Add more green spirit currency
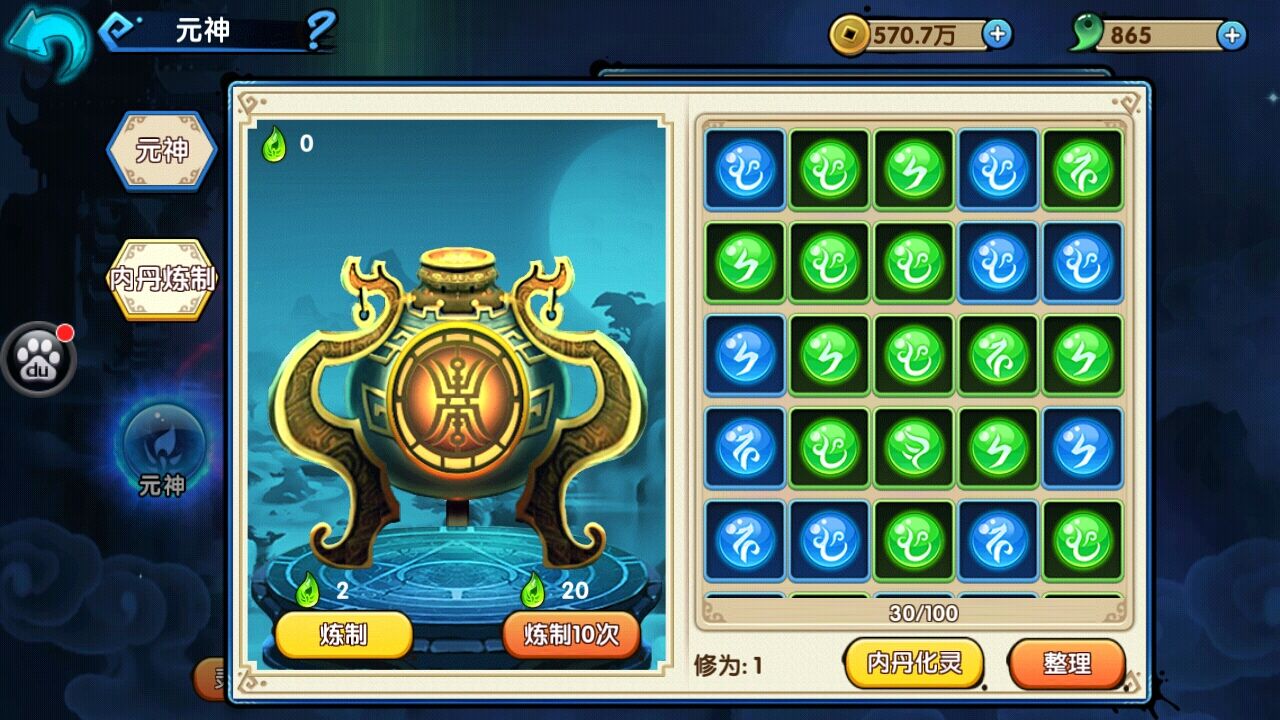 tap(1232, 35)
